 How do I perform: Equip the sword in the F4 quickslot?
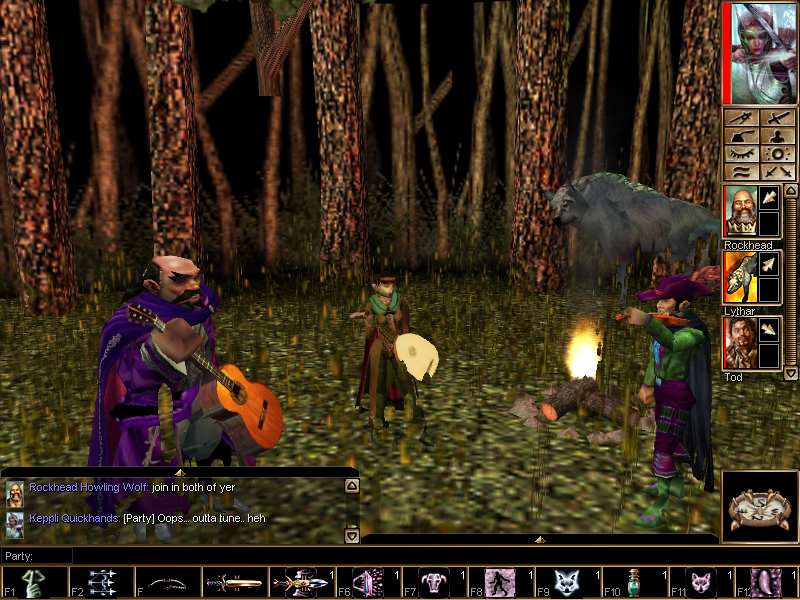click(x=234, y=583)
